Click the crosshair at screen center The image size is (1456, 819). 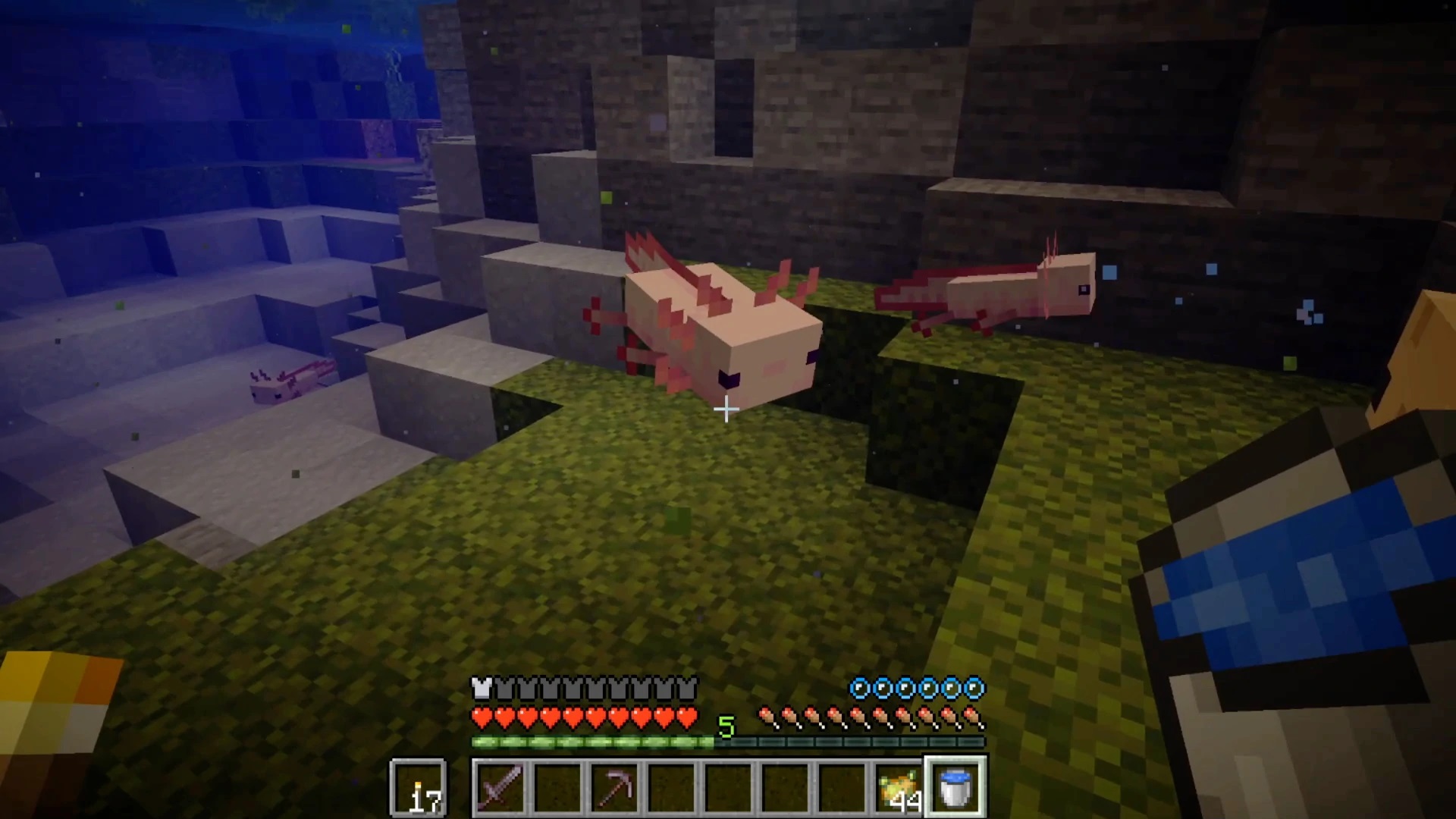(x=726, y=410)
